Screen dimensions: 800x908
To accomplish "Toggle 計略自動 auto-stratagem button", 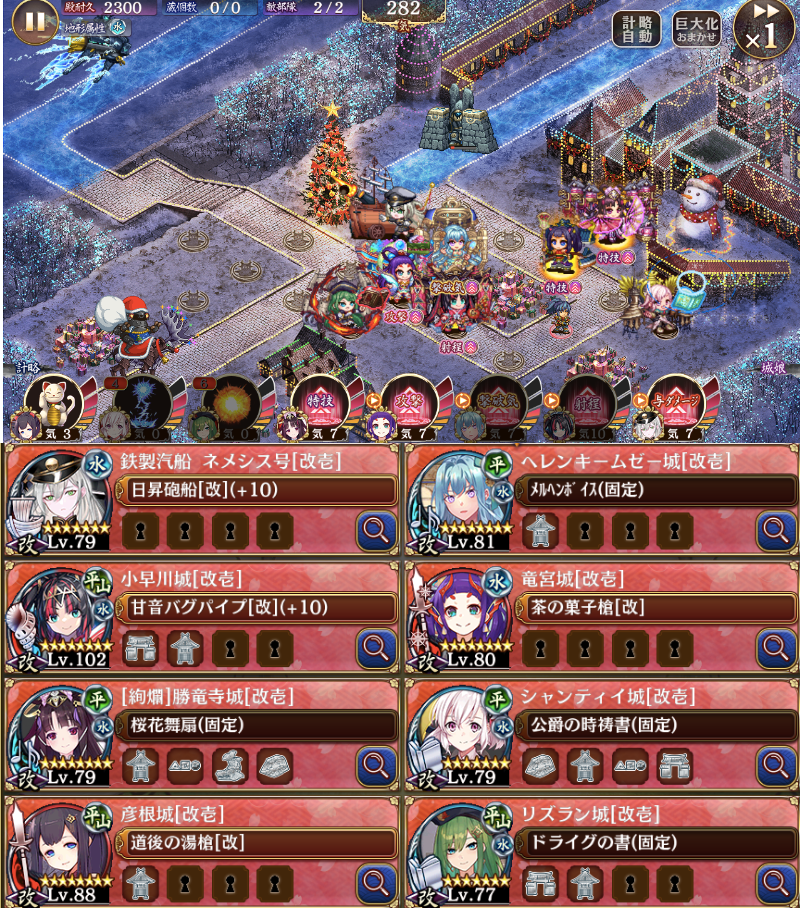I will tap(637, 29).
